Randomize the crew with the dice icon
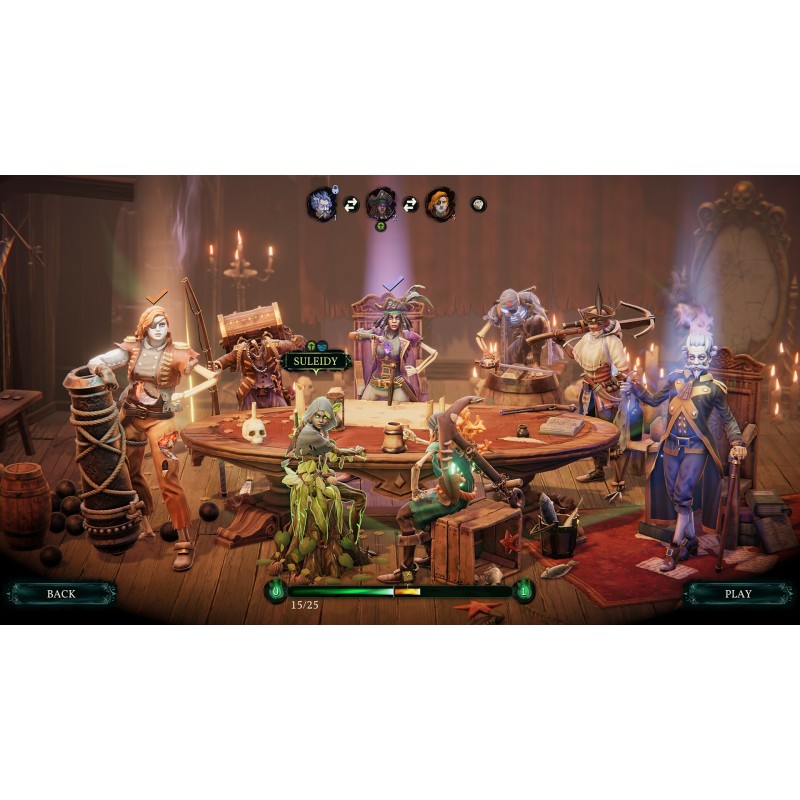This screenshot has width=800, height=800. [478, 203]
